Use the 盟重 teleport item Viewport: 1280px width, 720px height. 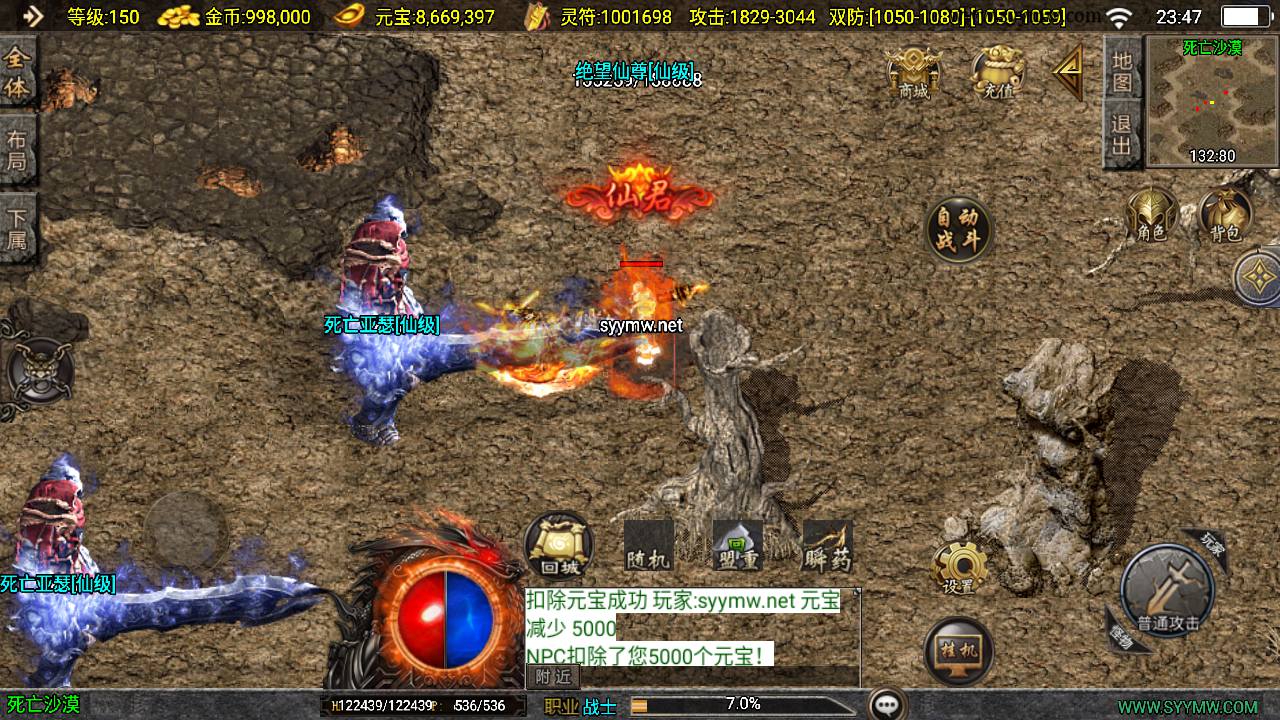[x=737, y=547]
